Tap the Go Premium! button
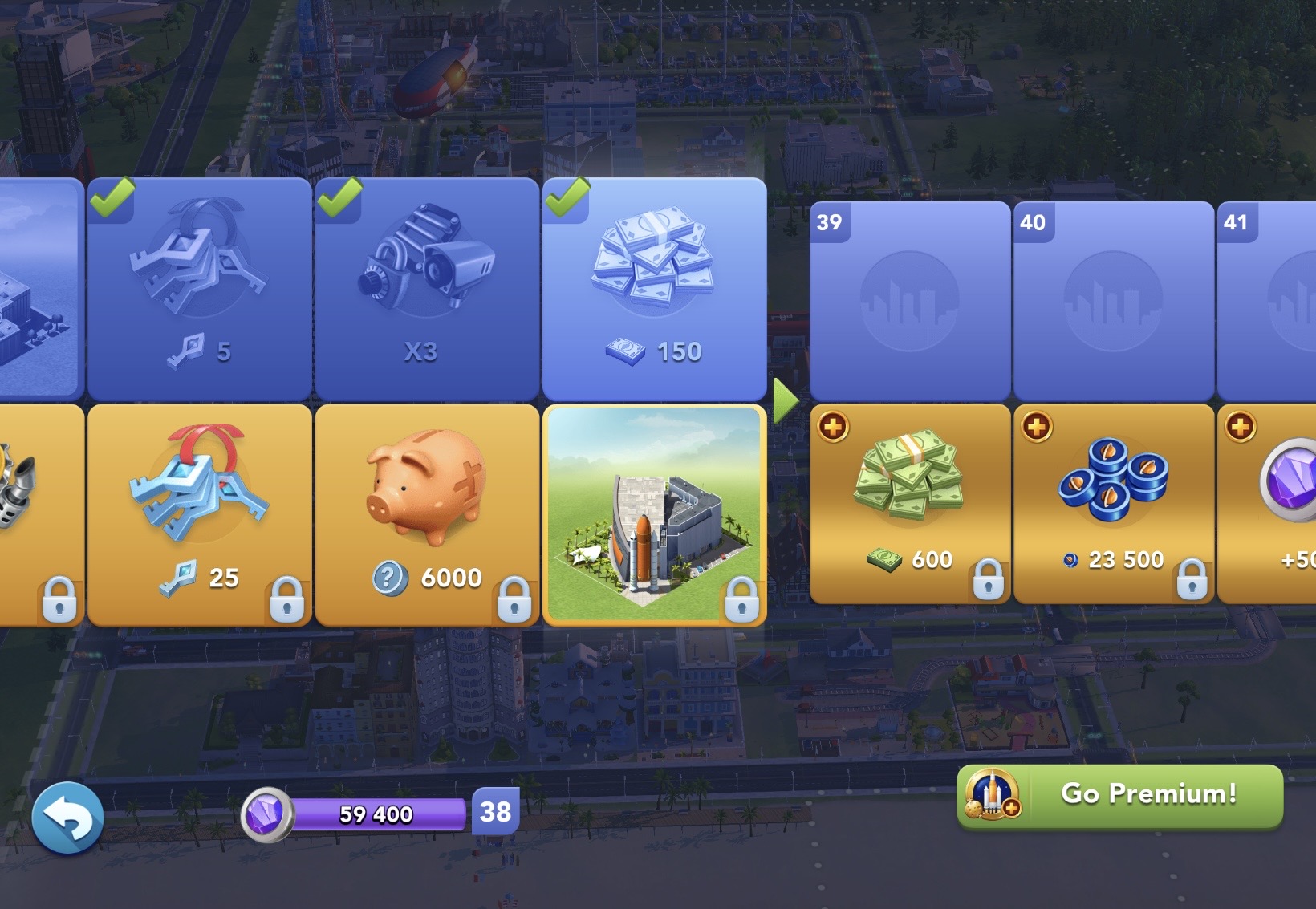1316x909 pixels. tap(1120, 795)
